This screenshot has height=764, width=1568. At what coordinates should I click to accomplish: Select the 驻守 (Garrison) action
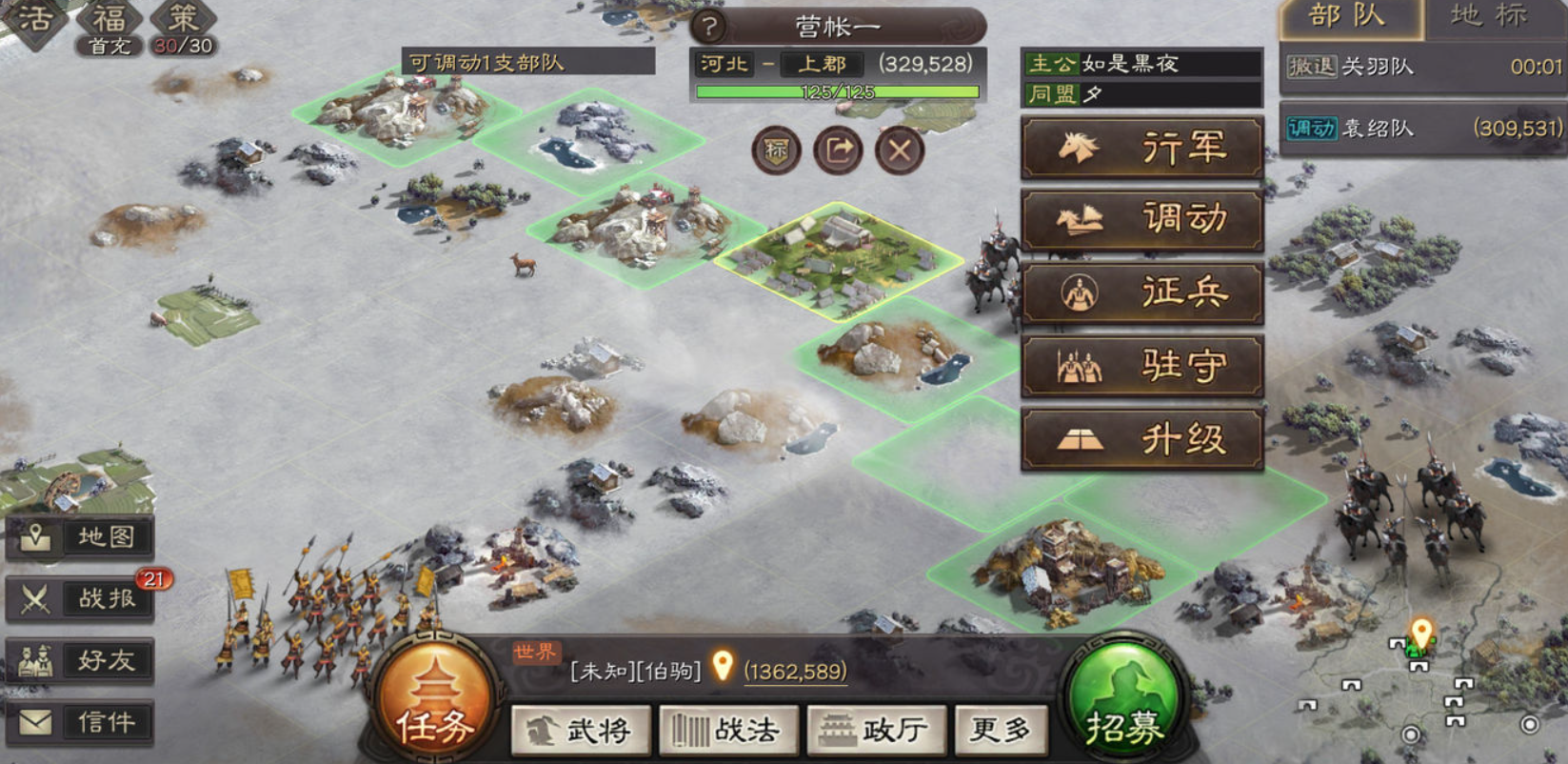pos(1141,365)
